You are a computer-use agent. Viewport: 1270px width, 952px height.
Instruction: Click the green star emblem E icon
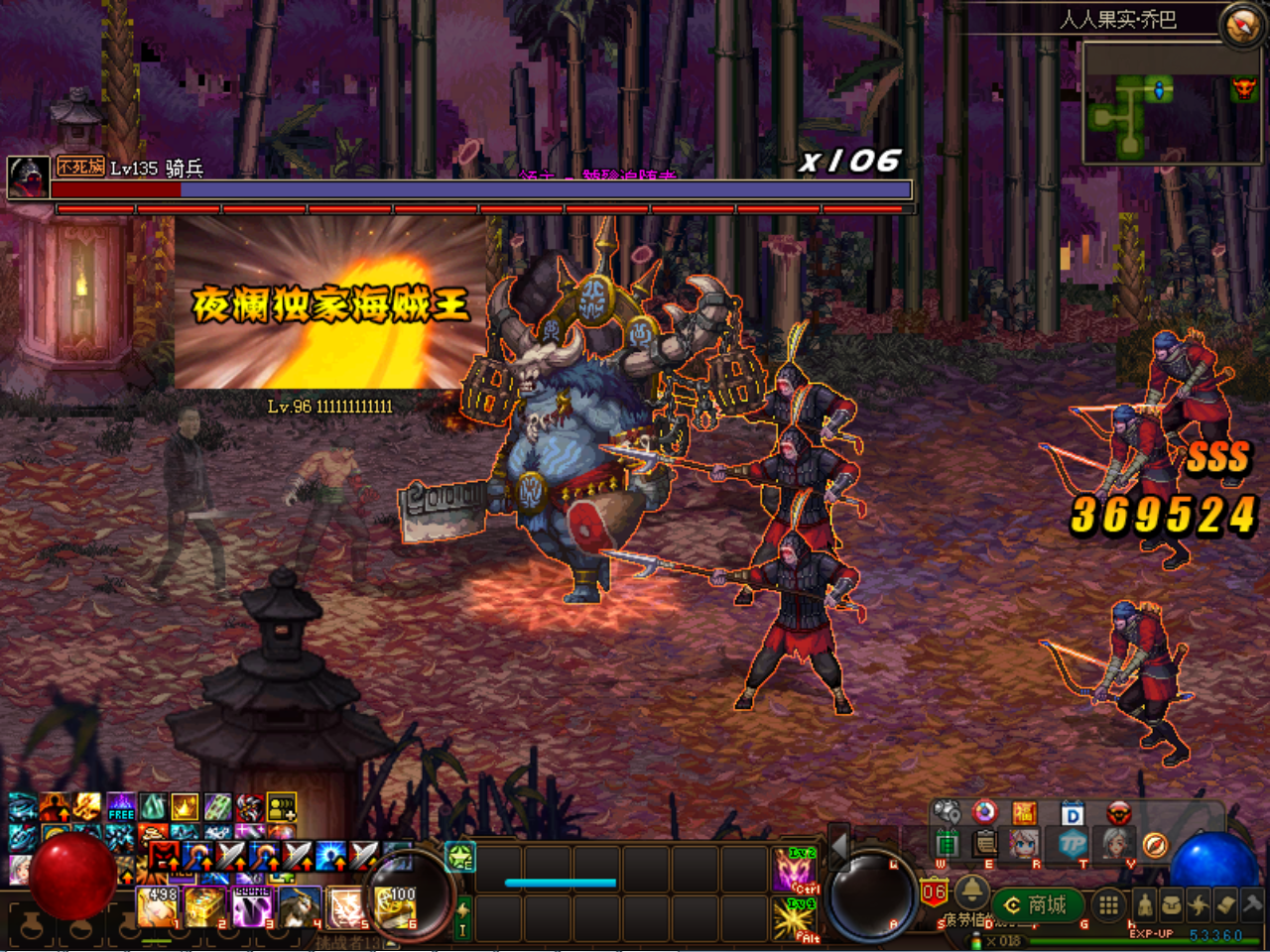click(x=458, y=859)
